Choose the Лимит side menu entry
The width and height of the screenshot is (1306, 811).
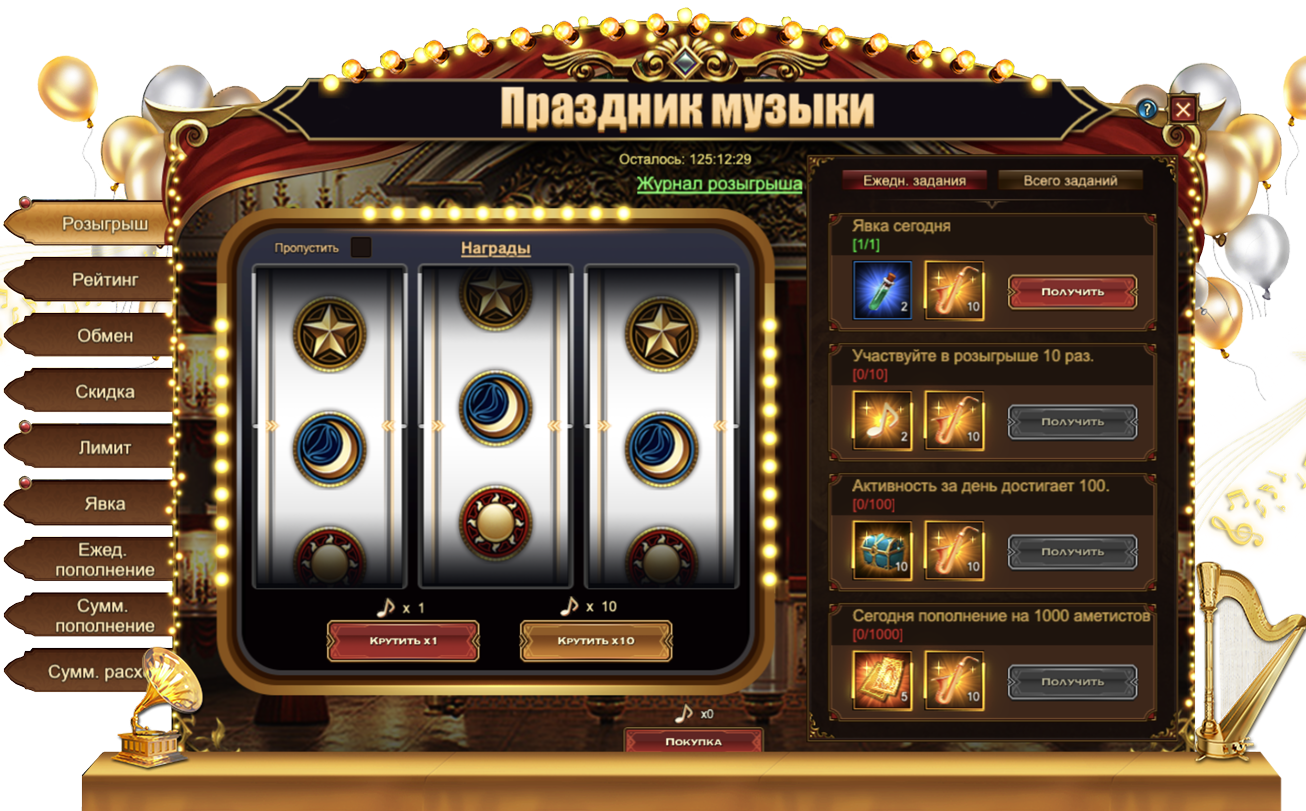(104, 448)
